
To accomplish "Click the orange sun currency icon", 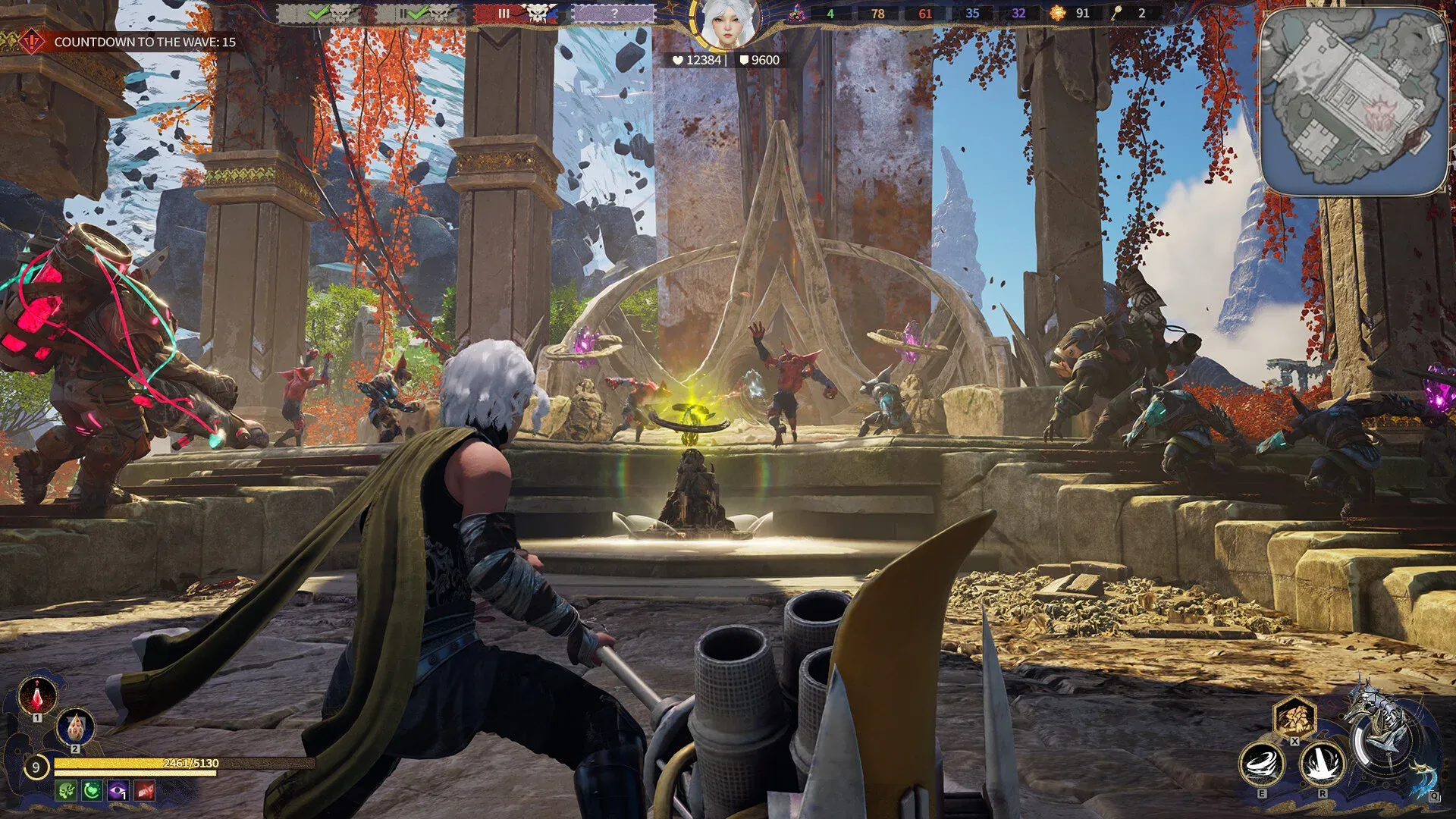I will tap(1057, 13).
